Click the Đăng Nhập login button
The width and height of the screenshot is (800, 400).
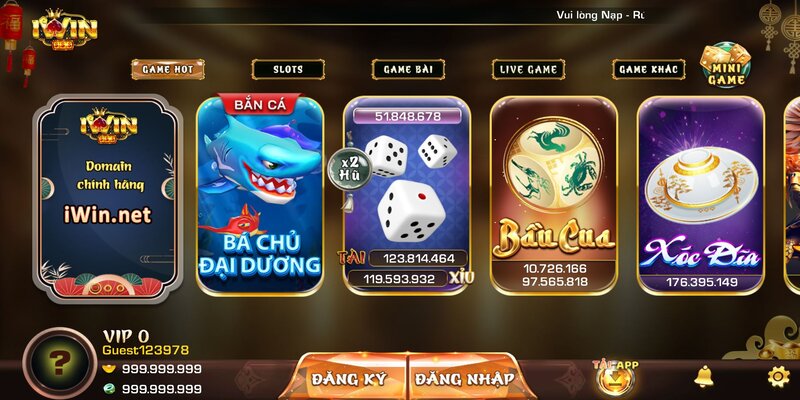click(x=464, y=378)
